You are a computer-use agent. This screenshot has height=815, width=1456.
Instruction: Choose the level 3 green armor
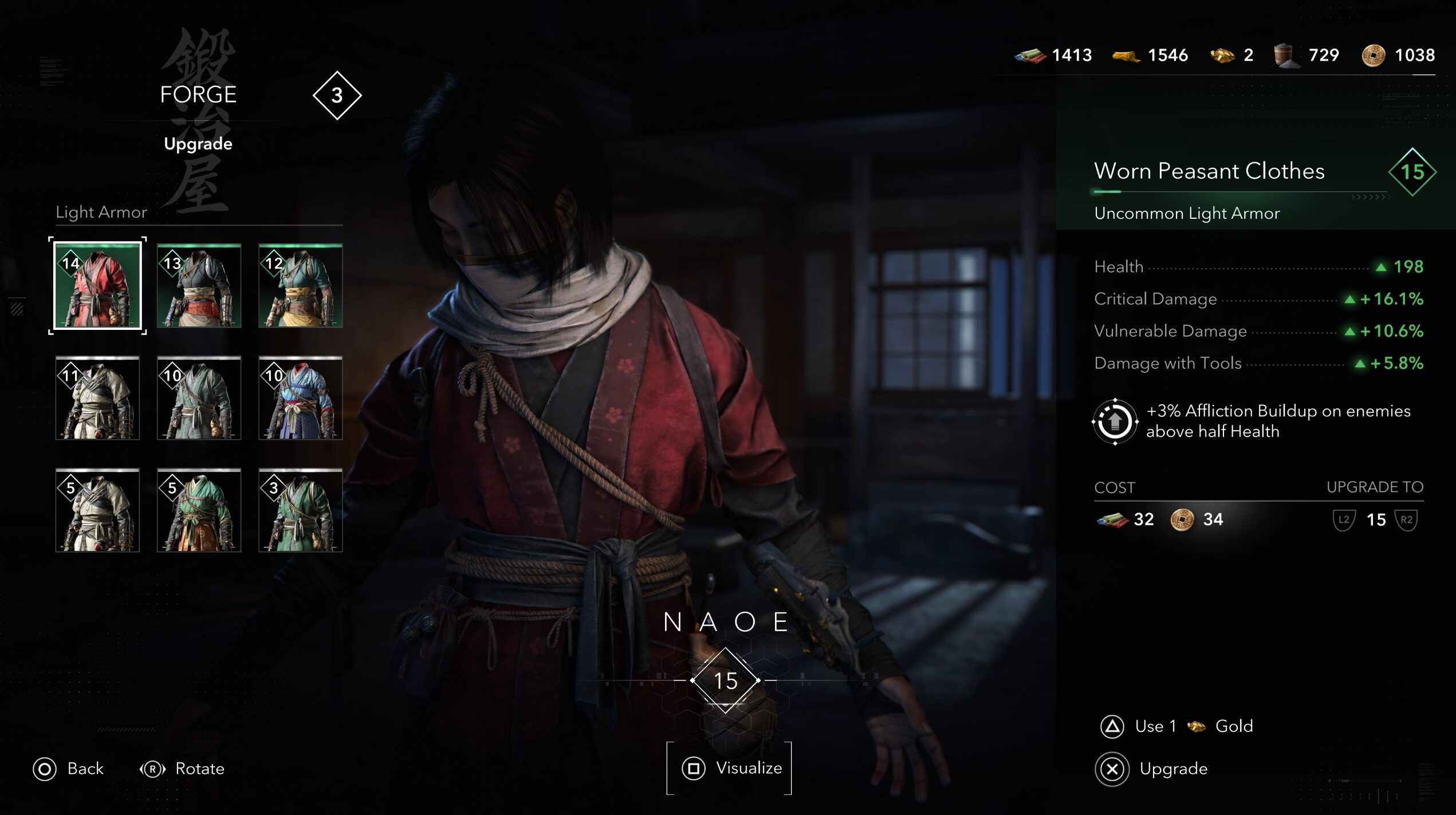(x=300, y=510)
